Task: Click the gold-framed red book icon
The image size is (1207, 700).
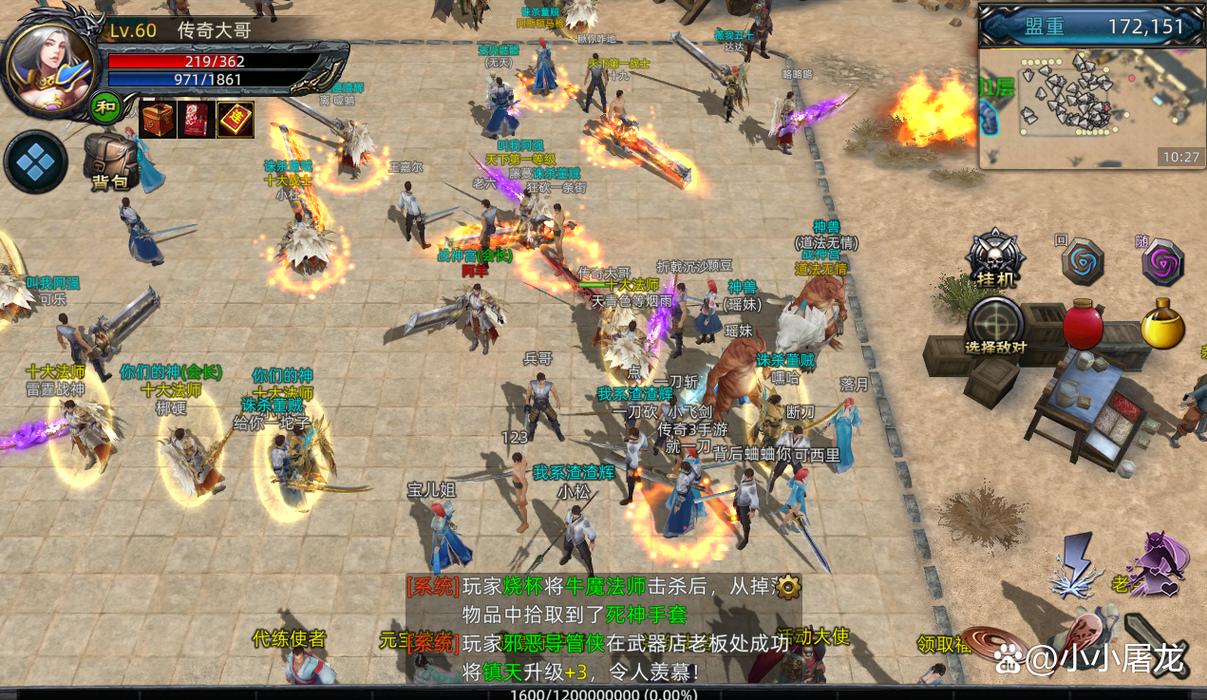Action: click(x=235, y=119)
